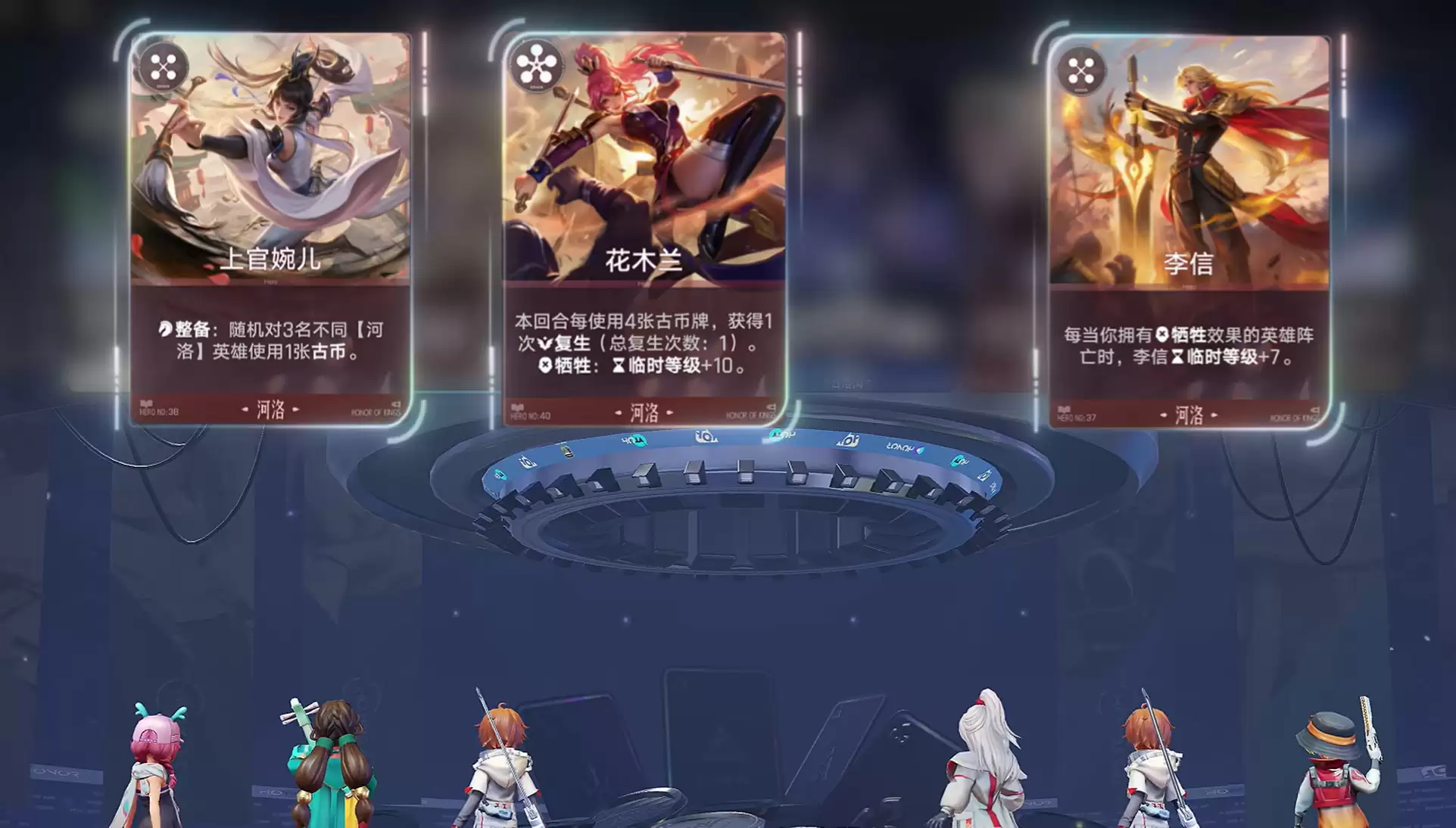Click the pink-haired character at the bottom left

155,749
